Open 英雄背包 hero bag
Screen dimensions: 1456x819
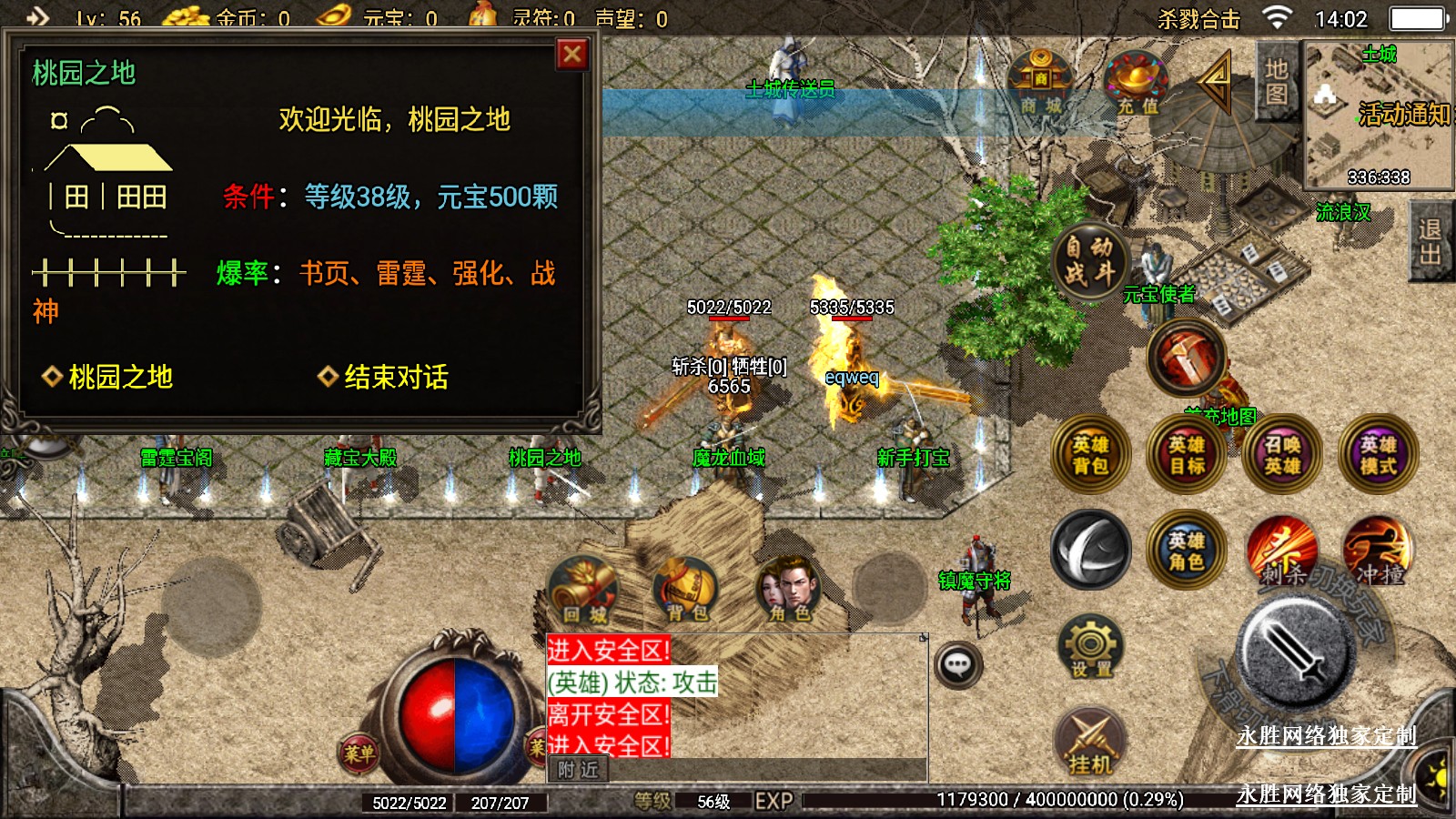click(1090, 455)
